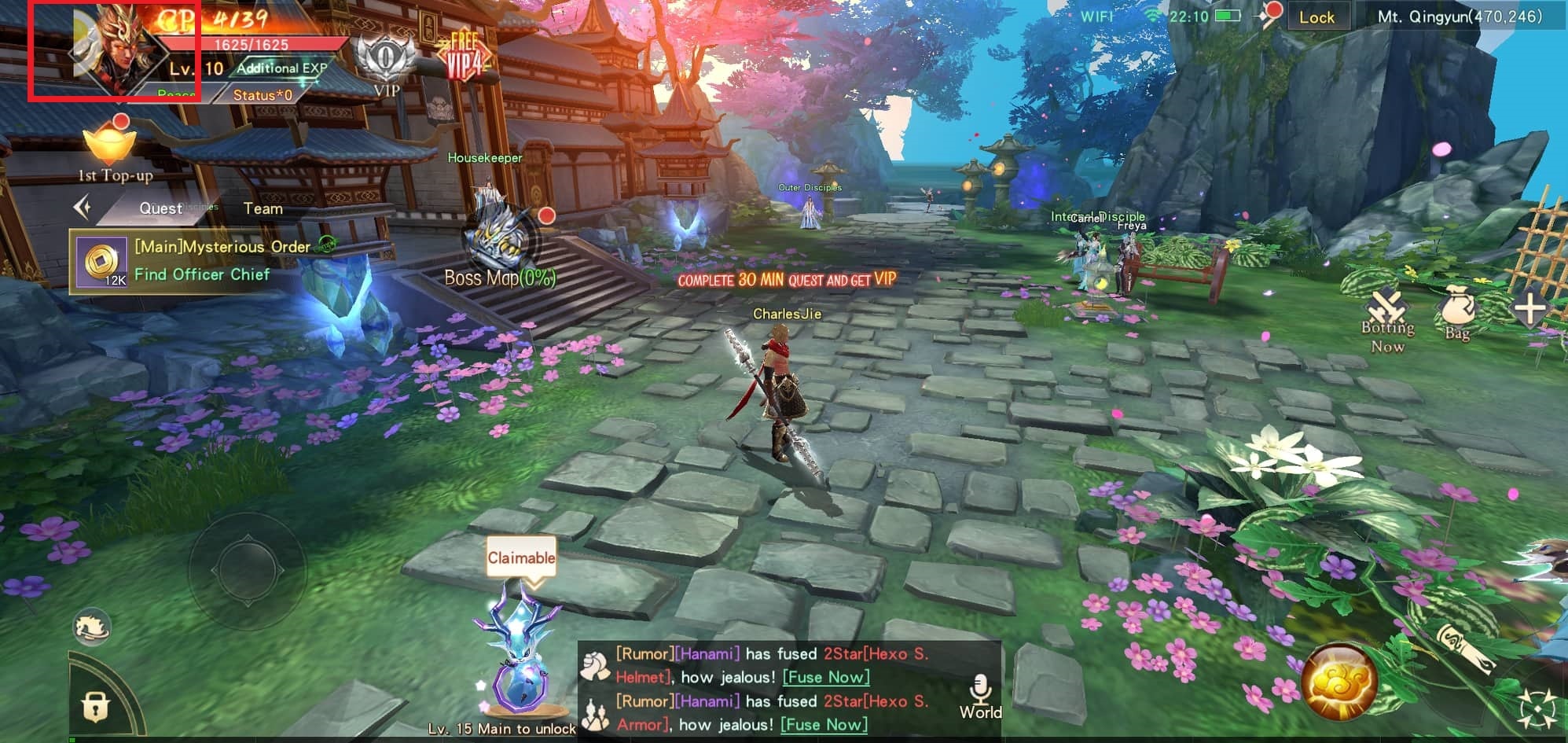1568x743 pixels.
Task: Open the Mt. Qingyun map location
Action: 1459,17
